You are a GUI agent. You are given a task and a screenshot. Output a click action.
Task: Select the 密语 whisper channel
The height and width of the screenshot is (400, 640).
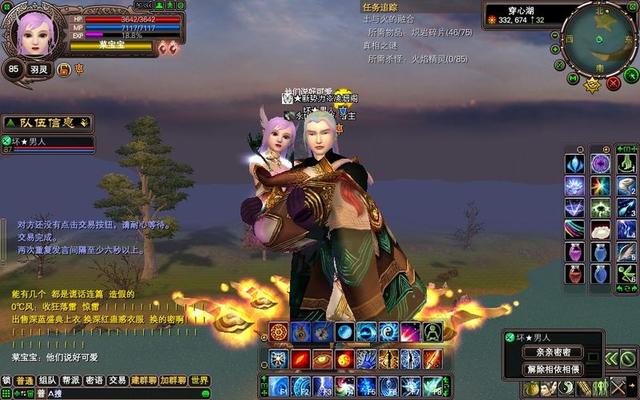[x=94, y=381]
